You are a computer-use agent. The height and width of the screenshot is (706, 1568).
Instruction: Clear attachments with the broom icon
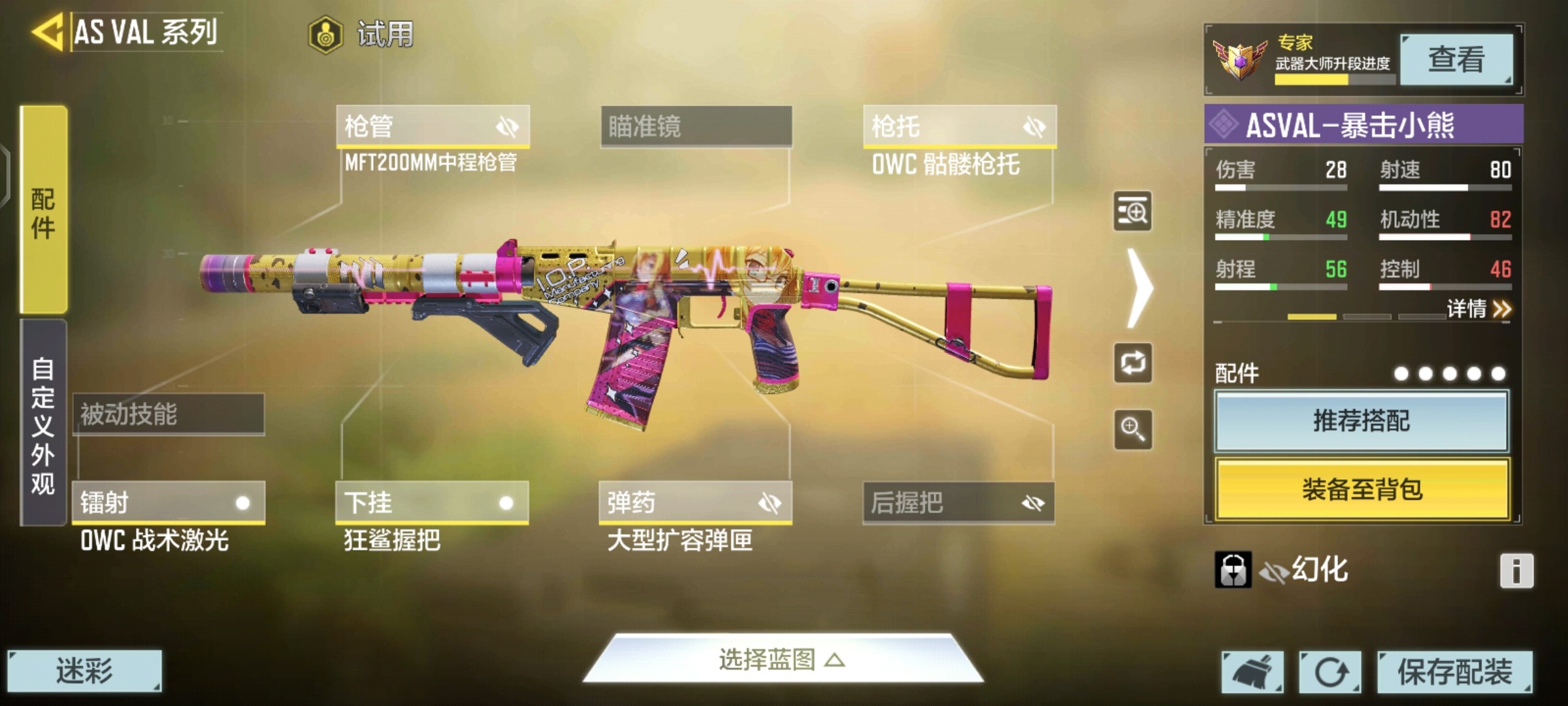pyautogui.click(x=1252, y=671)
